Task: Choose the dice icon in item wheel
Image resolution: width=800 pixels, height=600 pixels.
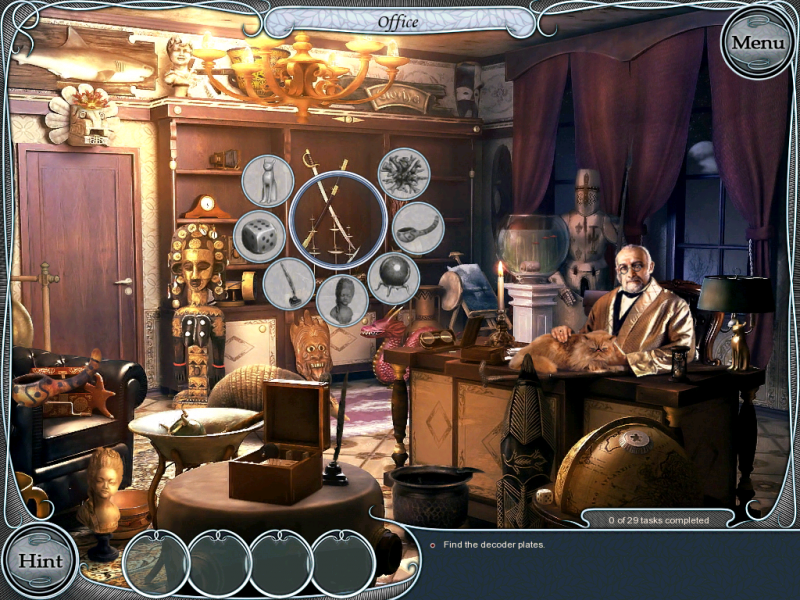Action: [258, 236]
